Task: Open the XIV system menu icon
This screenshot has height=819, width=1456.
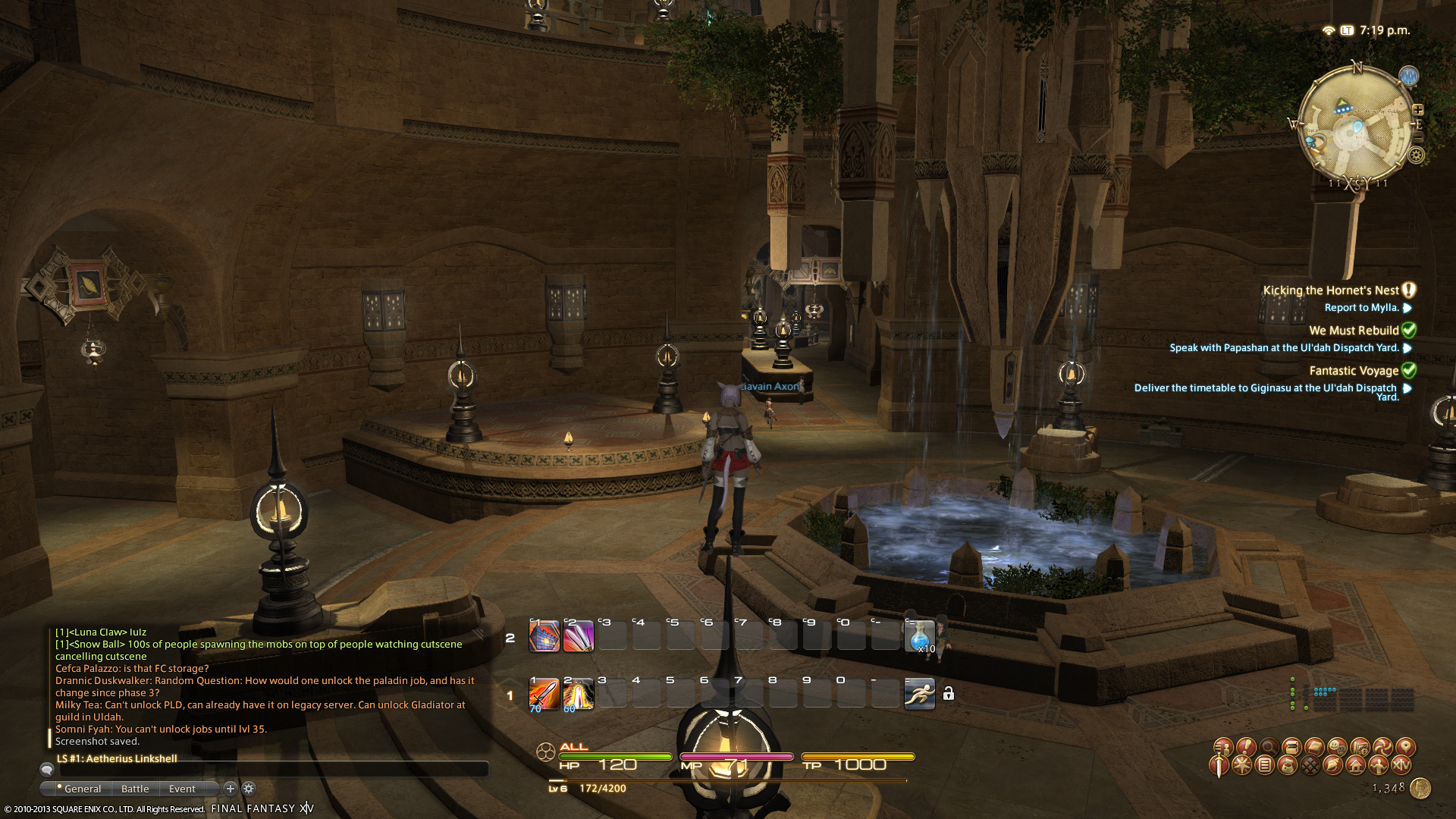Action: (1401, 766)
